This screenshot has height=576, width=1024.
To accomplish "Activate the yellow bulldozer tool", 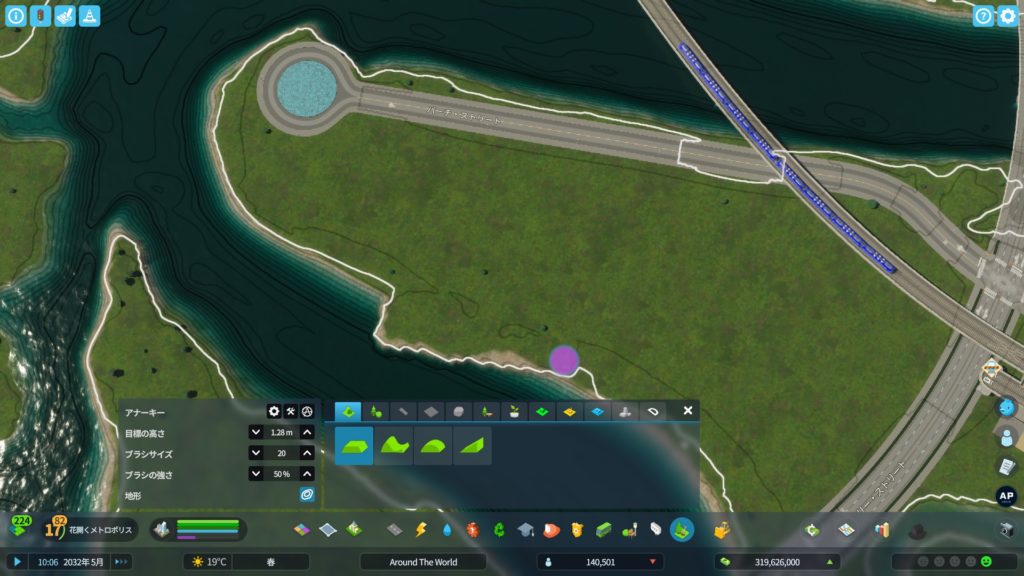I will pyautogui.click(x=721, y=529).
